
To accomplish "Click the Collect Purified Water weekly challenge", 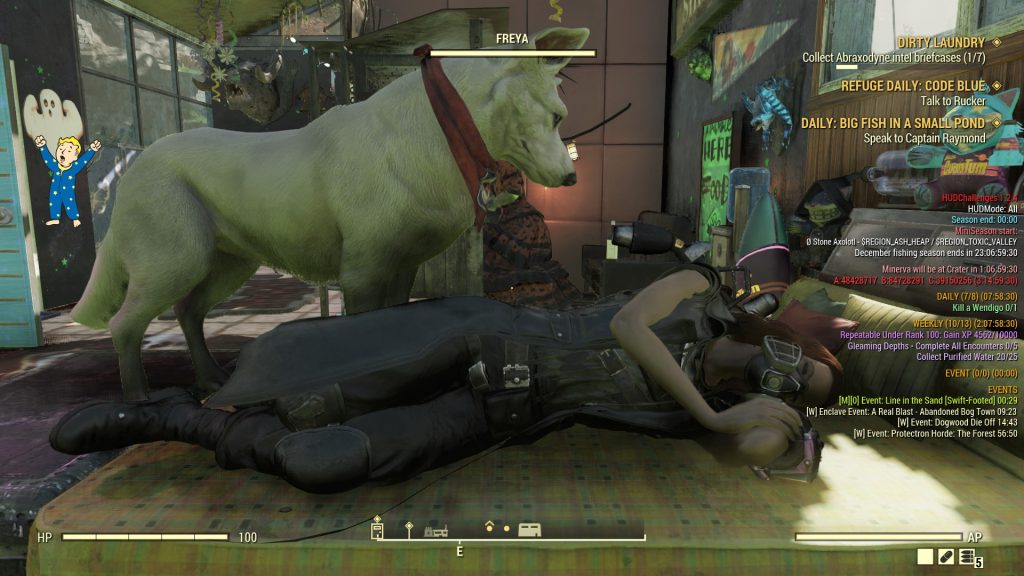I will [966, 356].
